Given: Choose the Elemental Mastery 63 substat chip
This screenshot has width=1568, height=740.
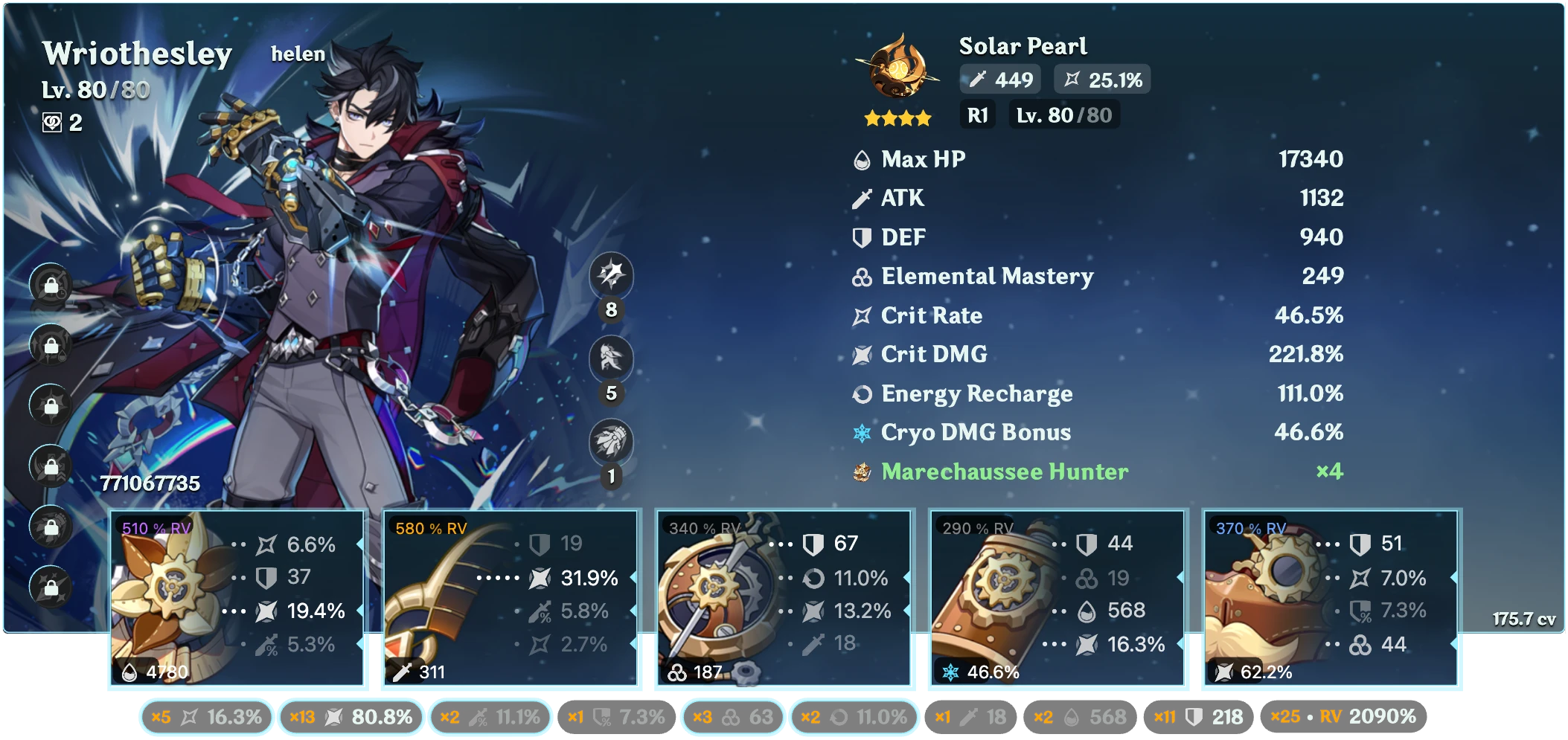Looking at the screenshot, I should click(732, 717).
